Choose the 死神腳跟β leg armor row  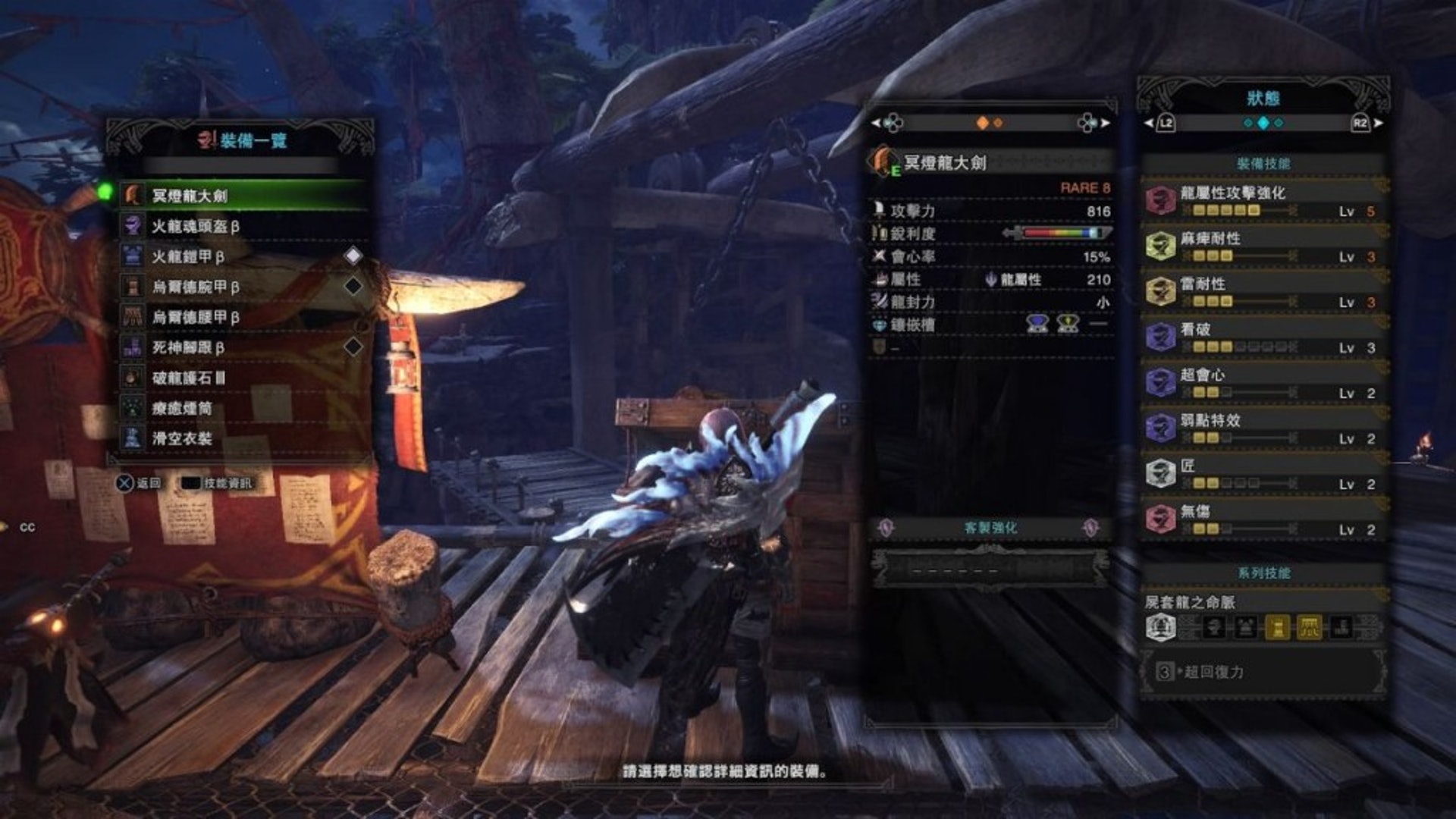pyautogui.click(x=243, y=347)
